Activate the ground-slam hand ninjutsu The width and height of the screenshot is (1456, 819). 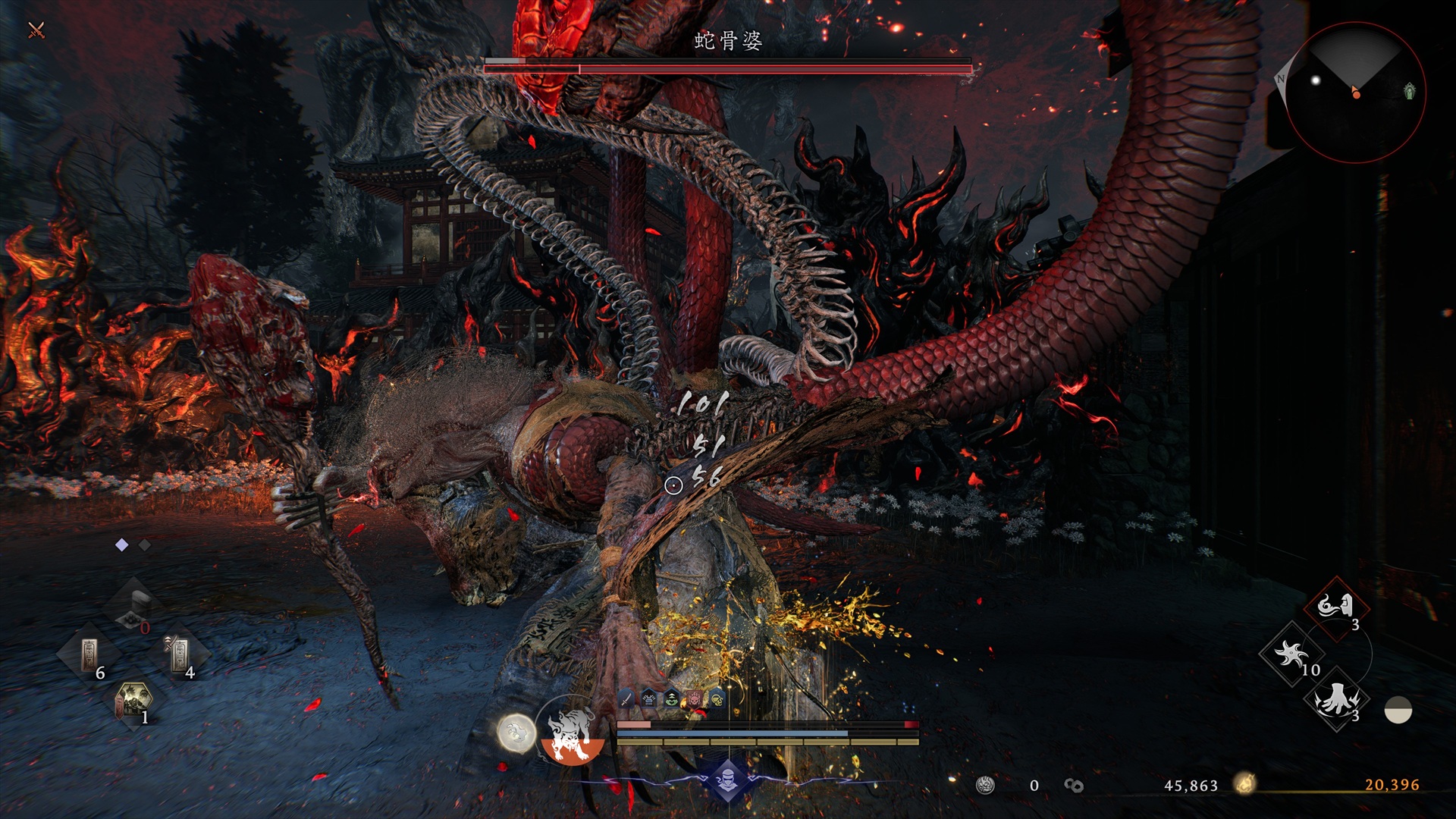point(1335,699)
